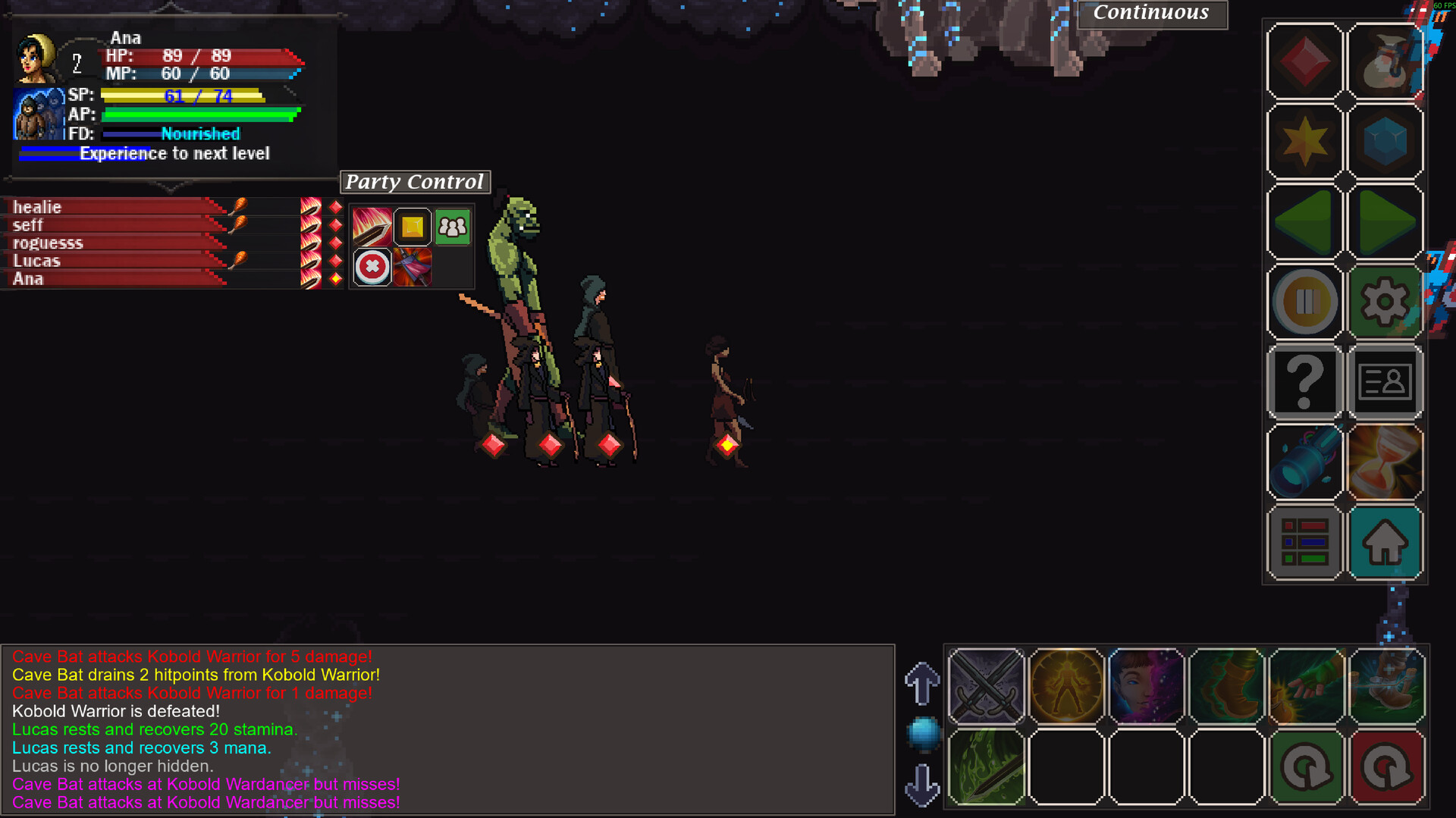1456x818 pixels.
Task: Activate the crossed swords ability in the hotbar
Action: click(986, 686)
